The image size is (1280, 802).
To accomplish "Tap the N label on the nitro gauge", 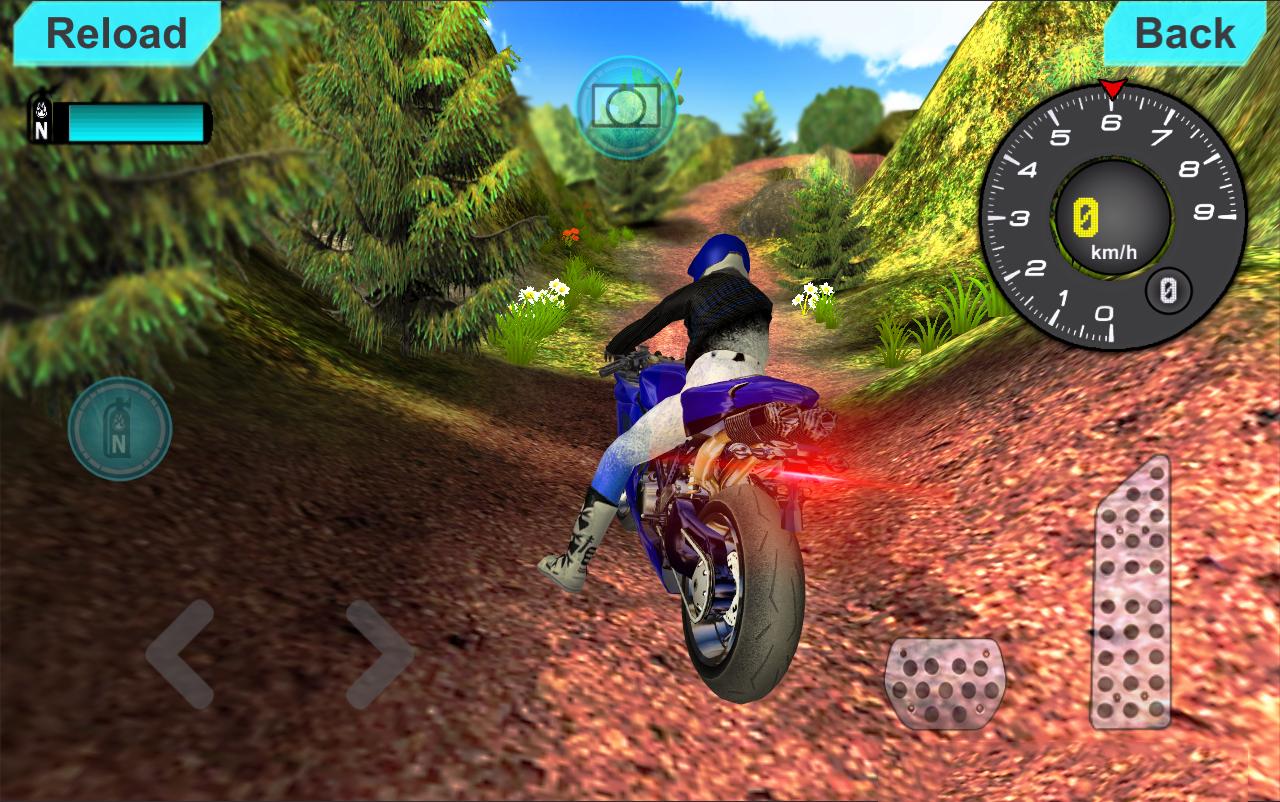I will click(41, 134).
